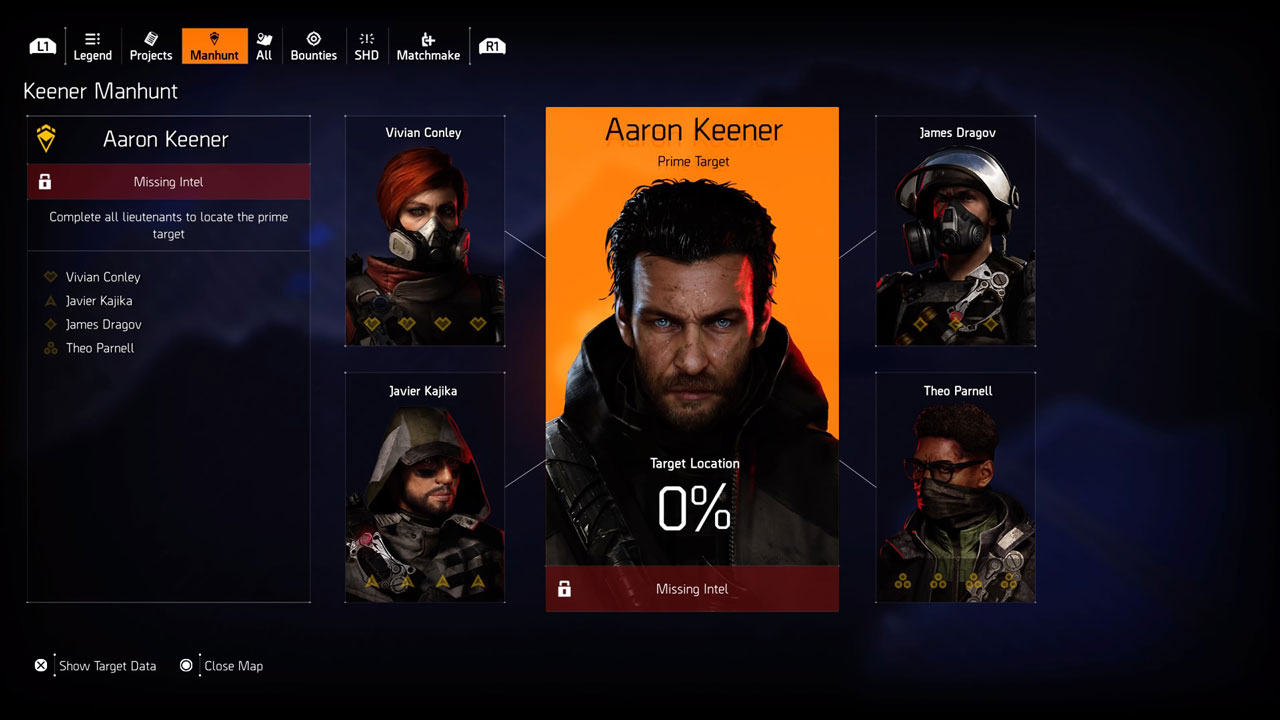Choose the Javier Kajika portrait card
Image resolution: width=1280 pixels, height=720 pixels.
pos(424,488)
